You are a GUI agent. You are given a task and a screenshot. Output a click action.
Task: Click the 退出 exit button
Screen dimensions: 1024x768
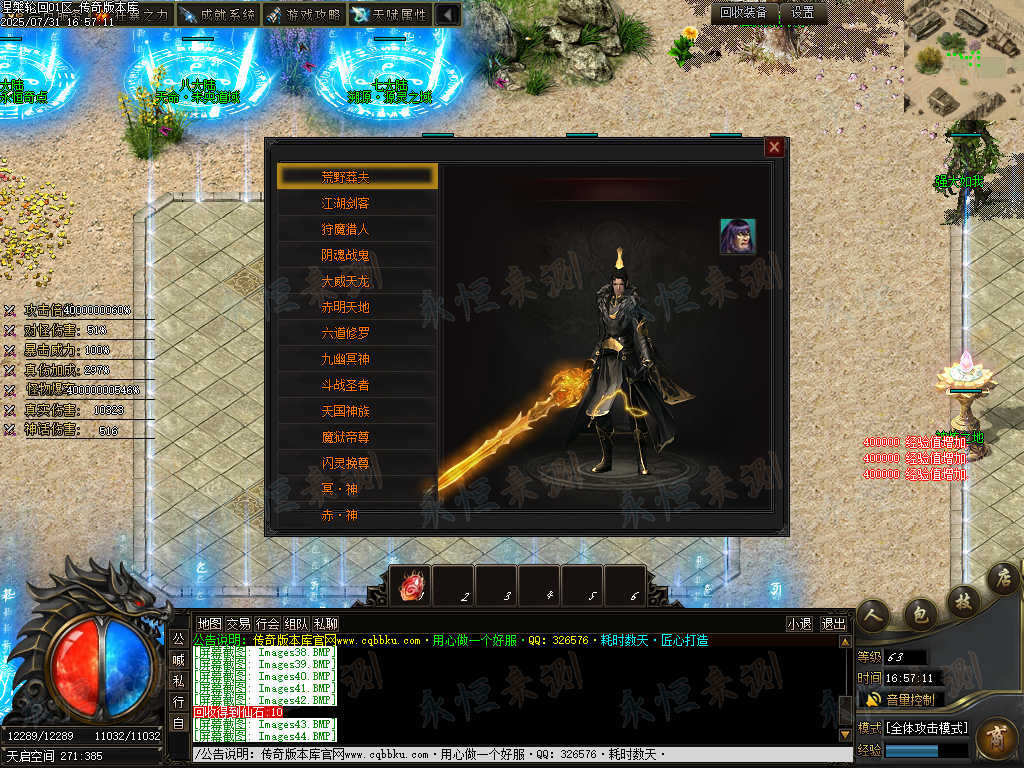coord(833,623)
